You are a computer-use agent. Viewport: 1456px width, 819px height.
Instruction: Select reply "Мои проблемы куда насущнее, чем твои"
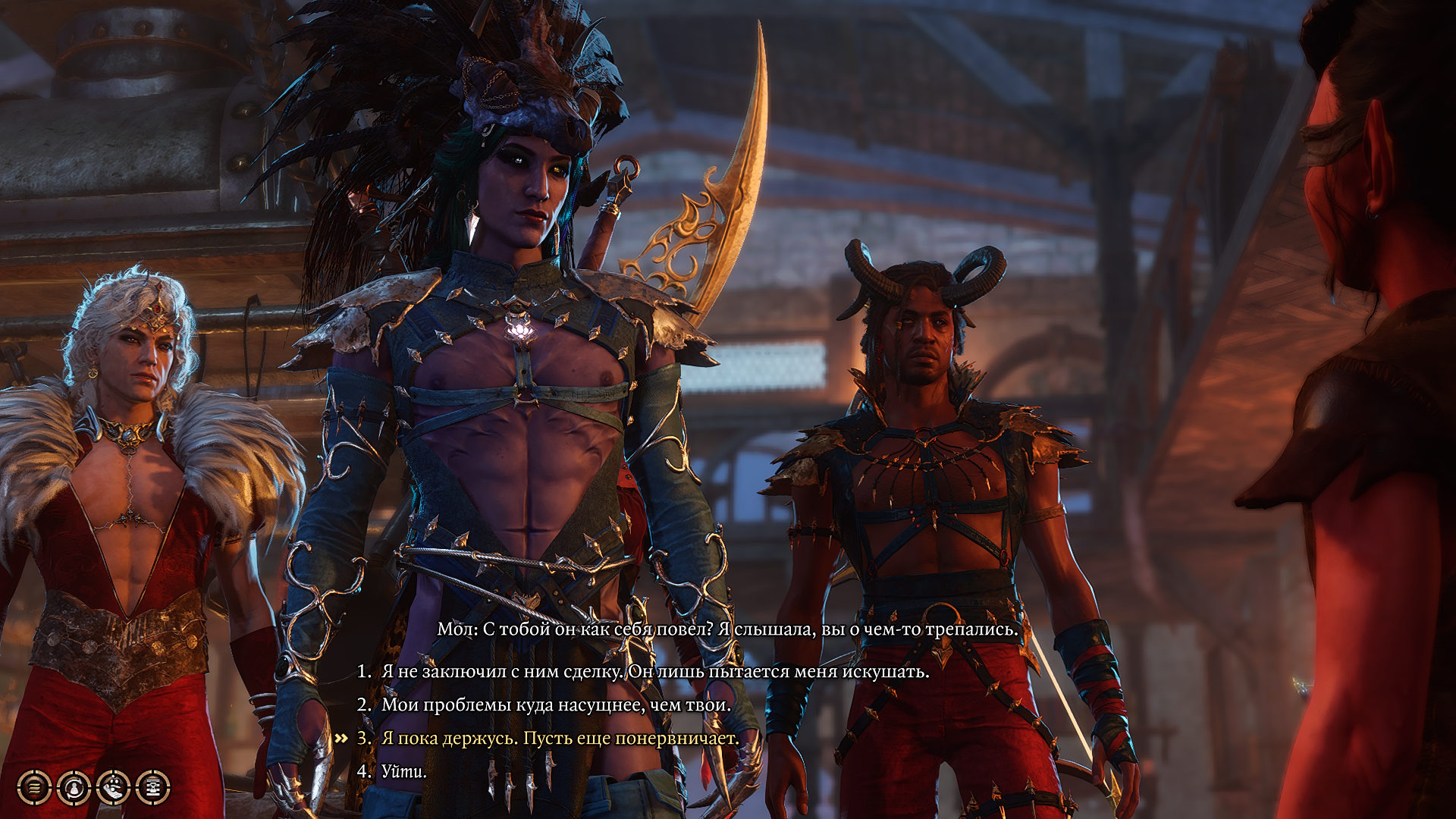tap(556, 704)
